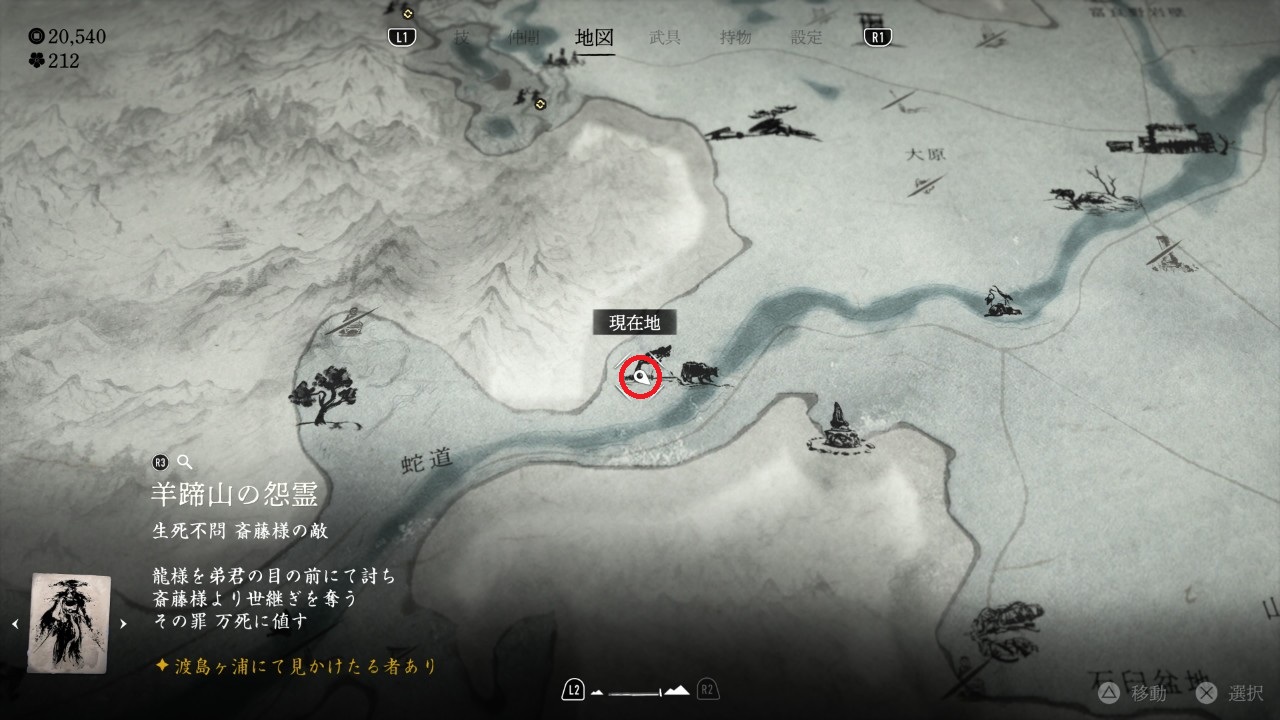Image resolution: width=1280 pixels, height=720 pixels.
Task: Show the previous wanted poster with left arrow
Action: (15, 624)
